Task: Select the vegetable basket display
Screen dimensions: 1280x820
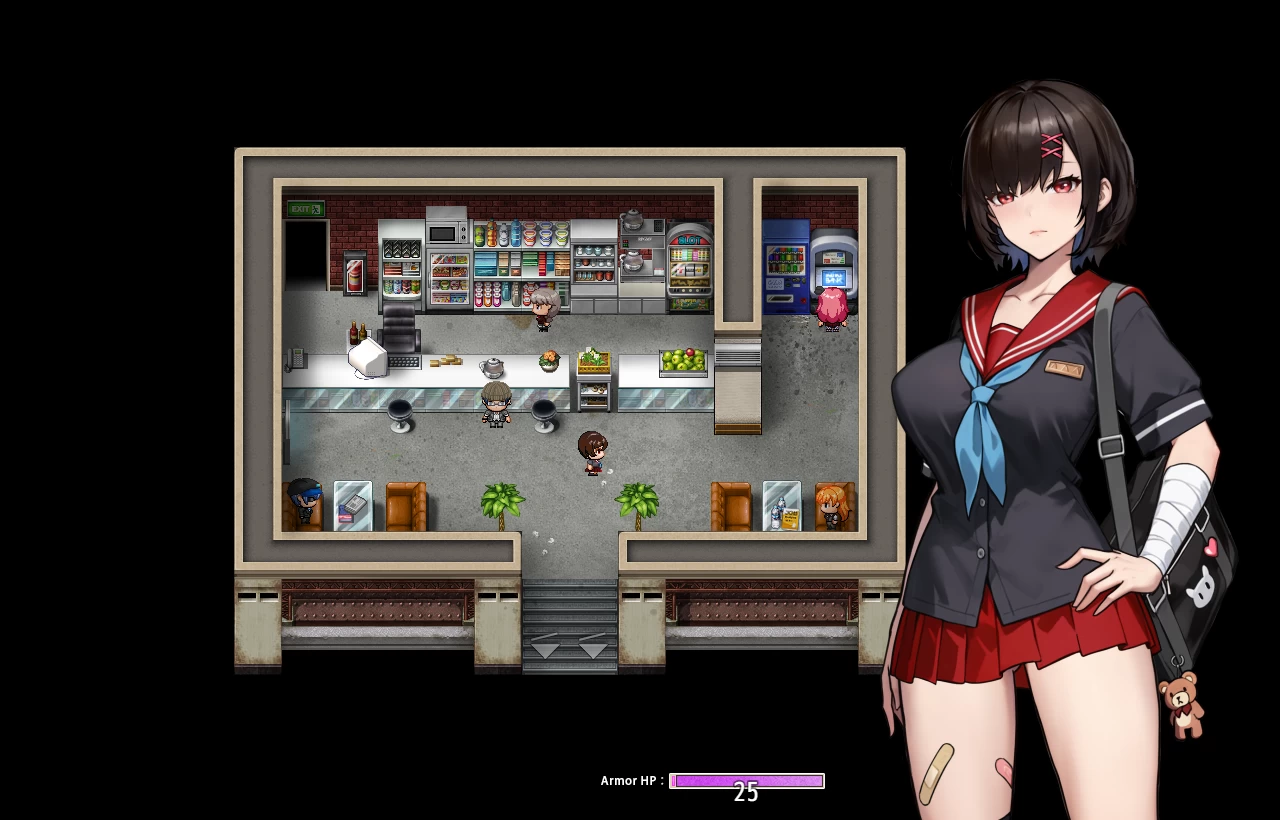Action: click(592, 358)
